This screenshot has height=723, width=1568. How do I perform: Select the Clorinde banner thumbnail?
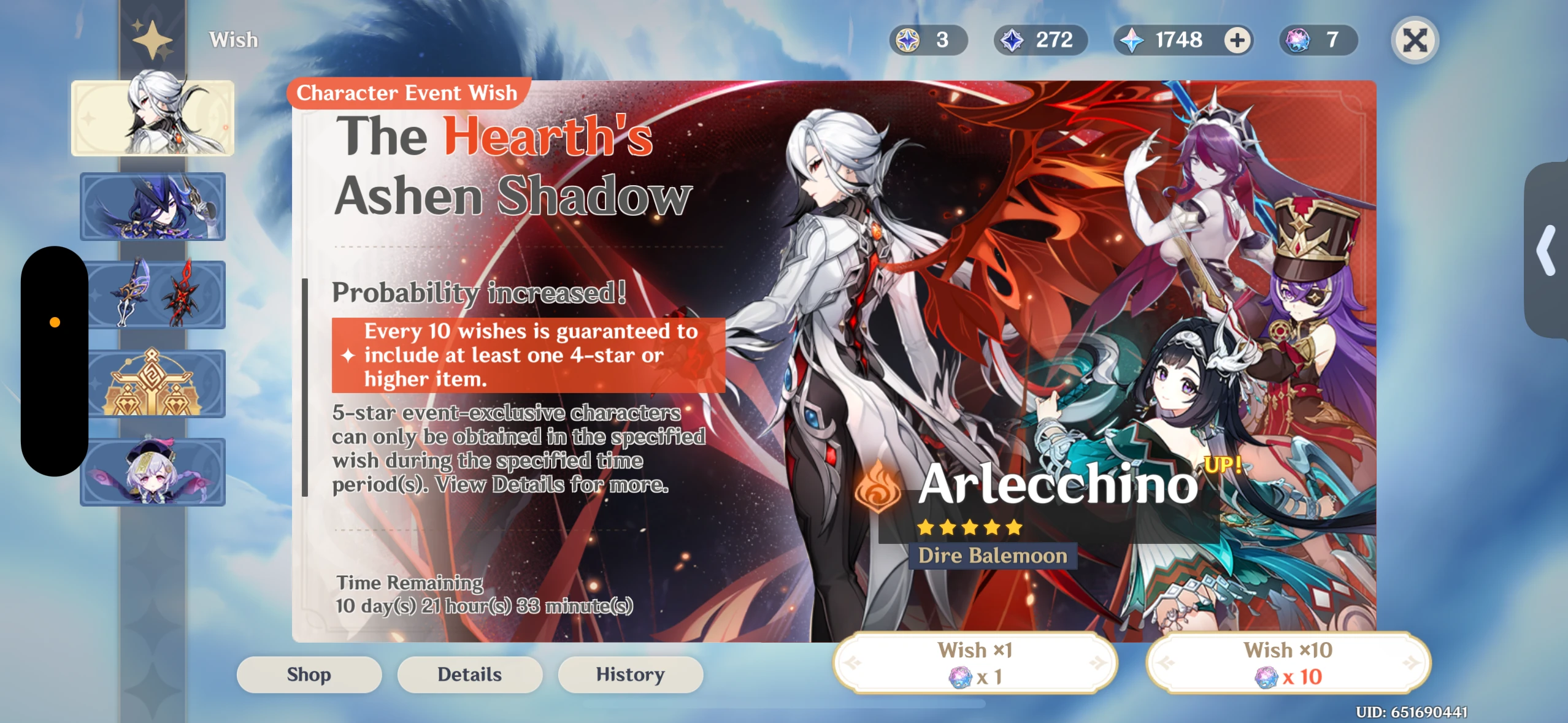tap(153, 206)
